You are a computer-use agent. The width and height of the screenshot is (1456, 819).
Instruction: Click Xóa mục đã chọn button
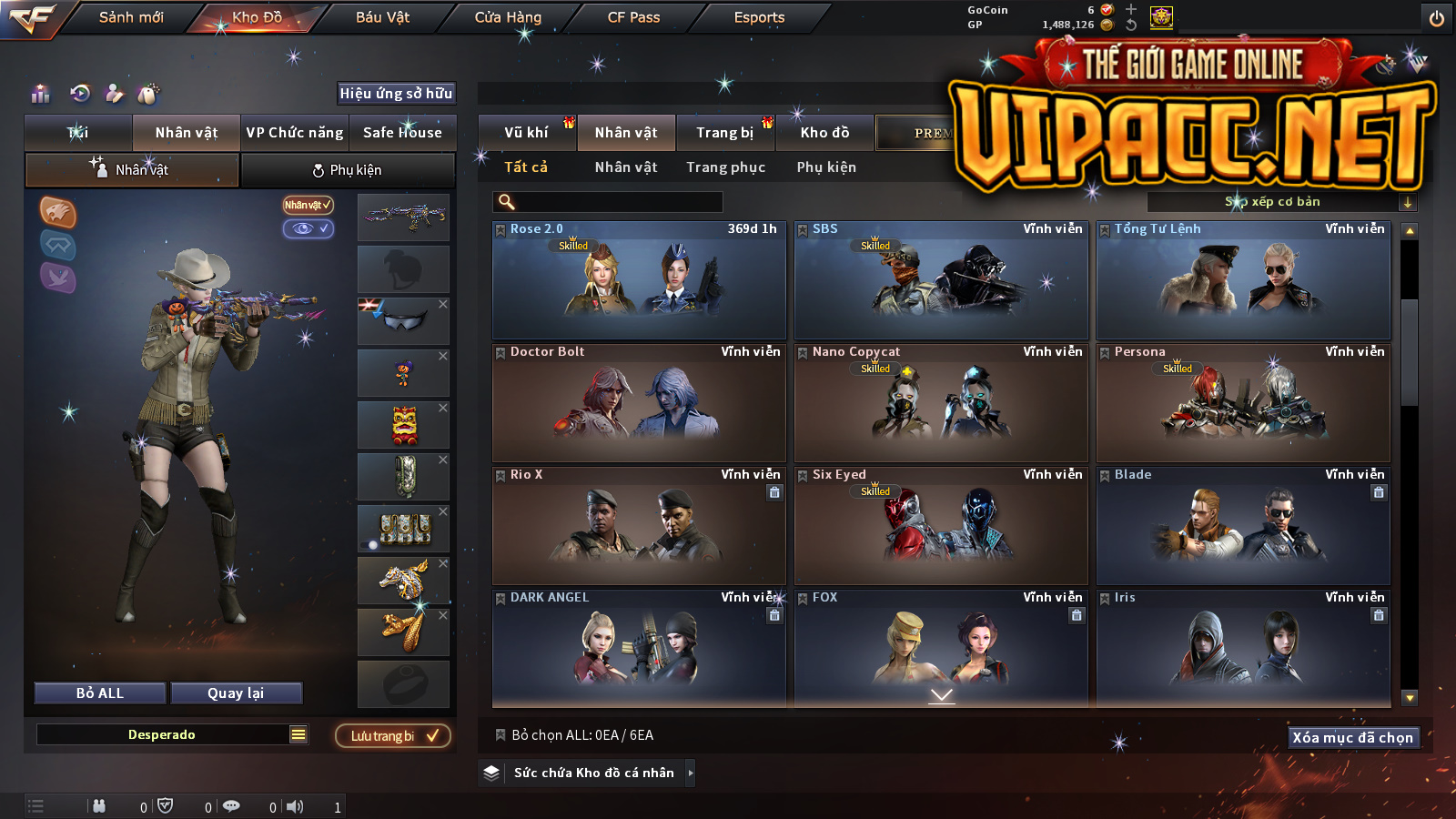(1352, 737)
